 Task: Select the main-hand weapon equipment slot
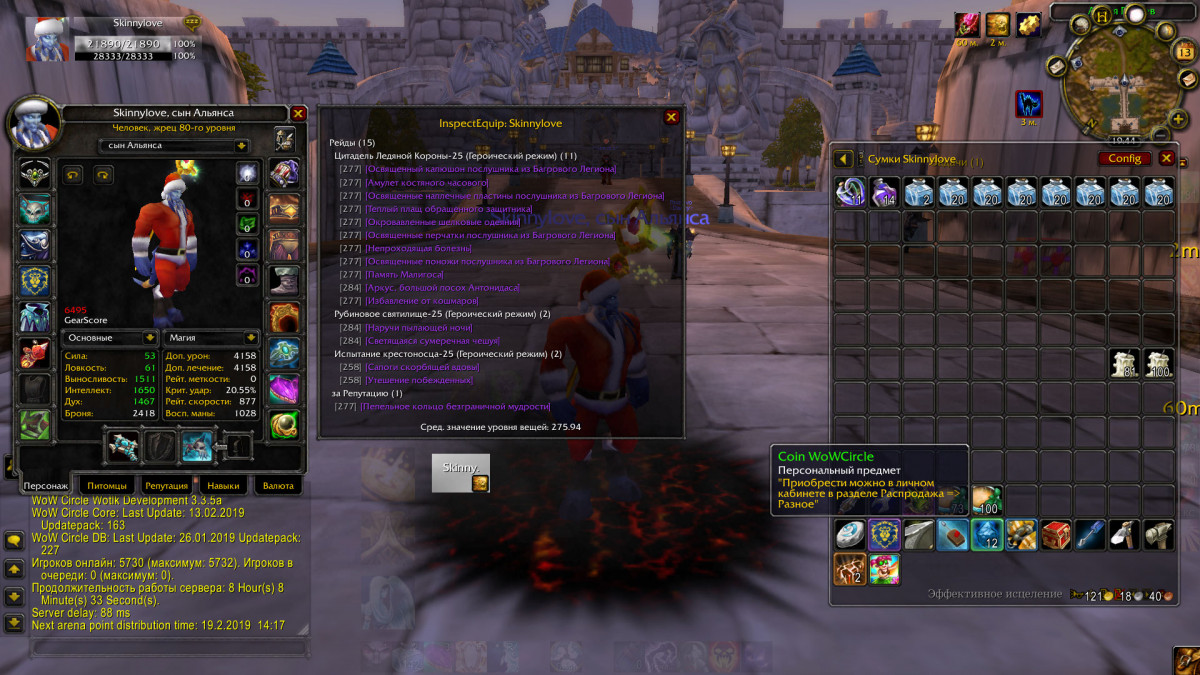pyautogui.click(x=124, y=447)
